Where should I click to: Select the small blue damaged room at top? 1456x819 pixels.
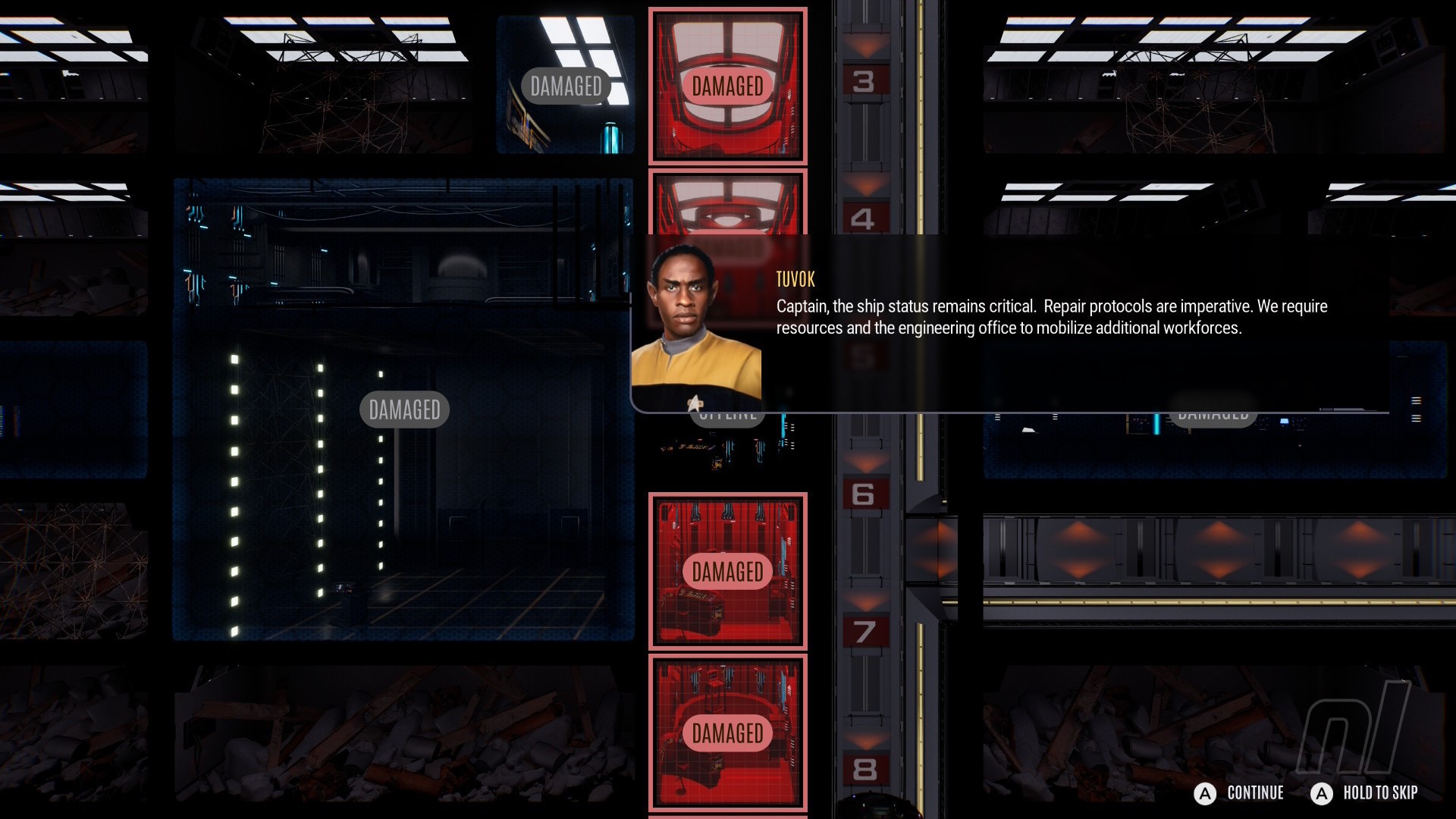[566, 86]
